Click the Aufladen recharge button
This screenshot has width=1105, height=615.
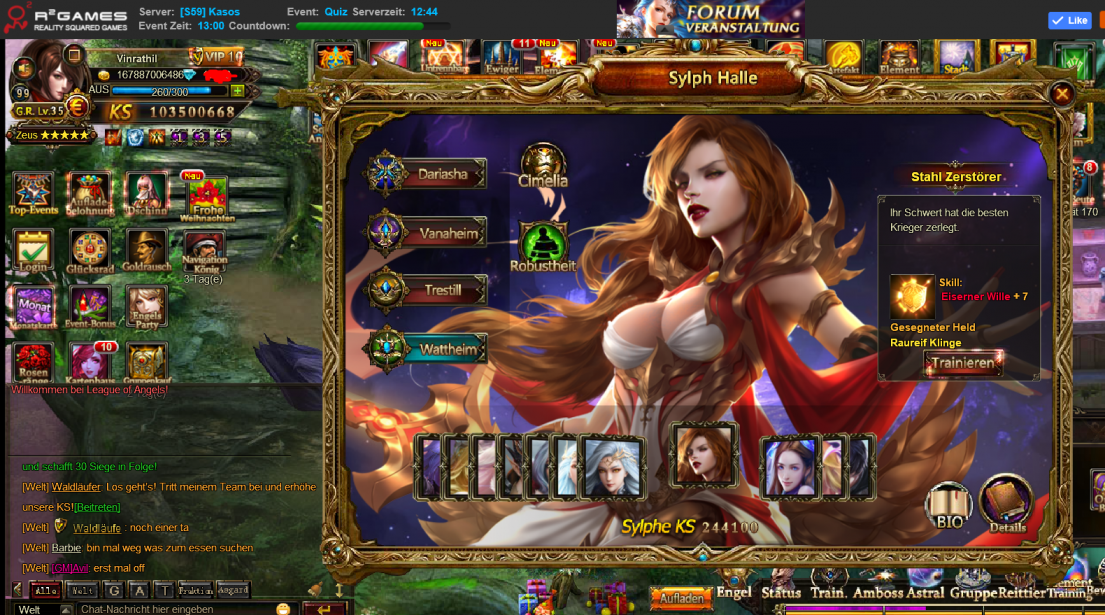pyautogui.click(x=682, y=598)
